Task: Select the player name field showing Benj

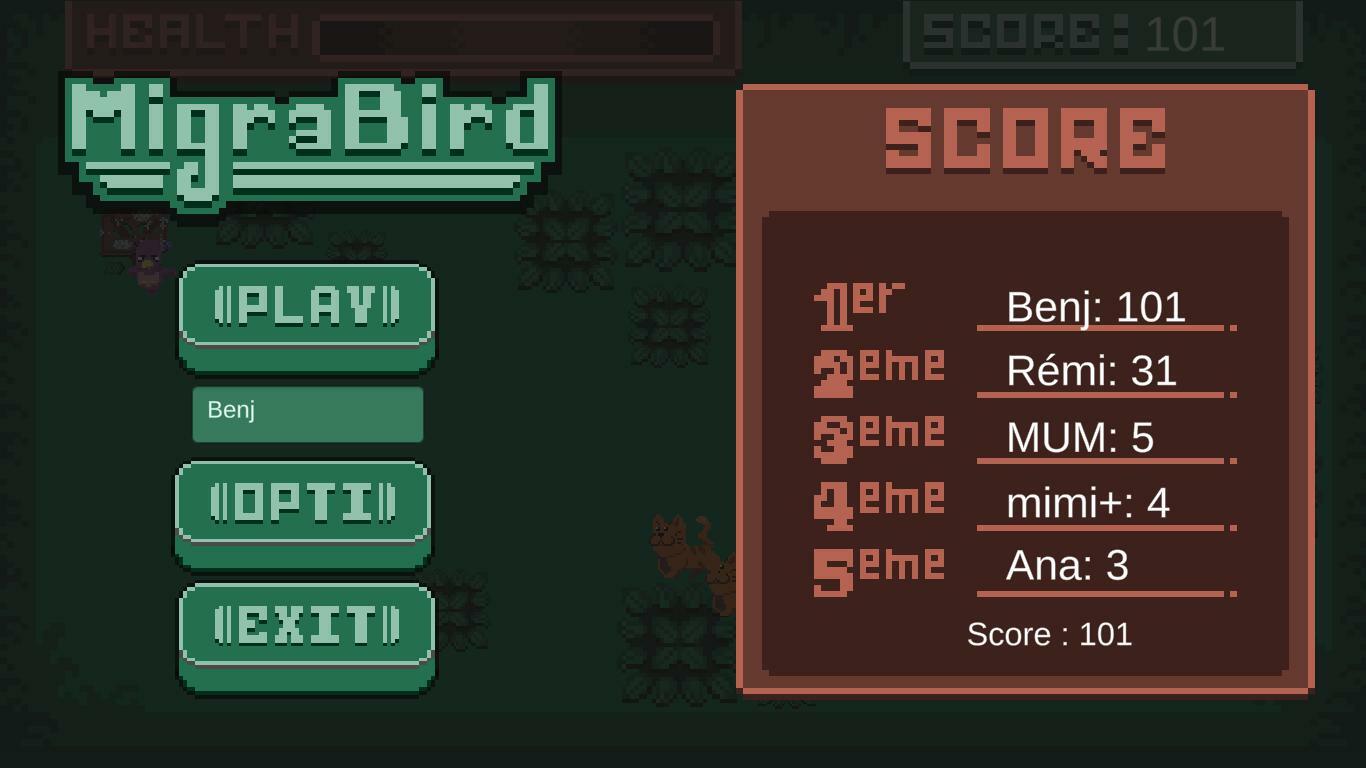Action: [307, 413]
